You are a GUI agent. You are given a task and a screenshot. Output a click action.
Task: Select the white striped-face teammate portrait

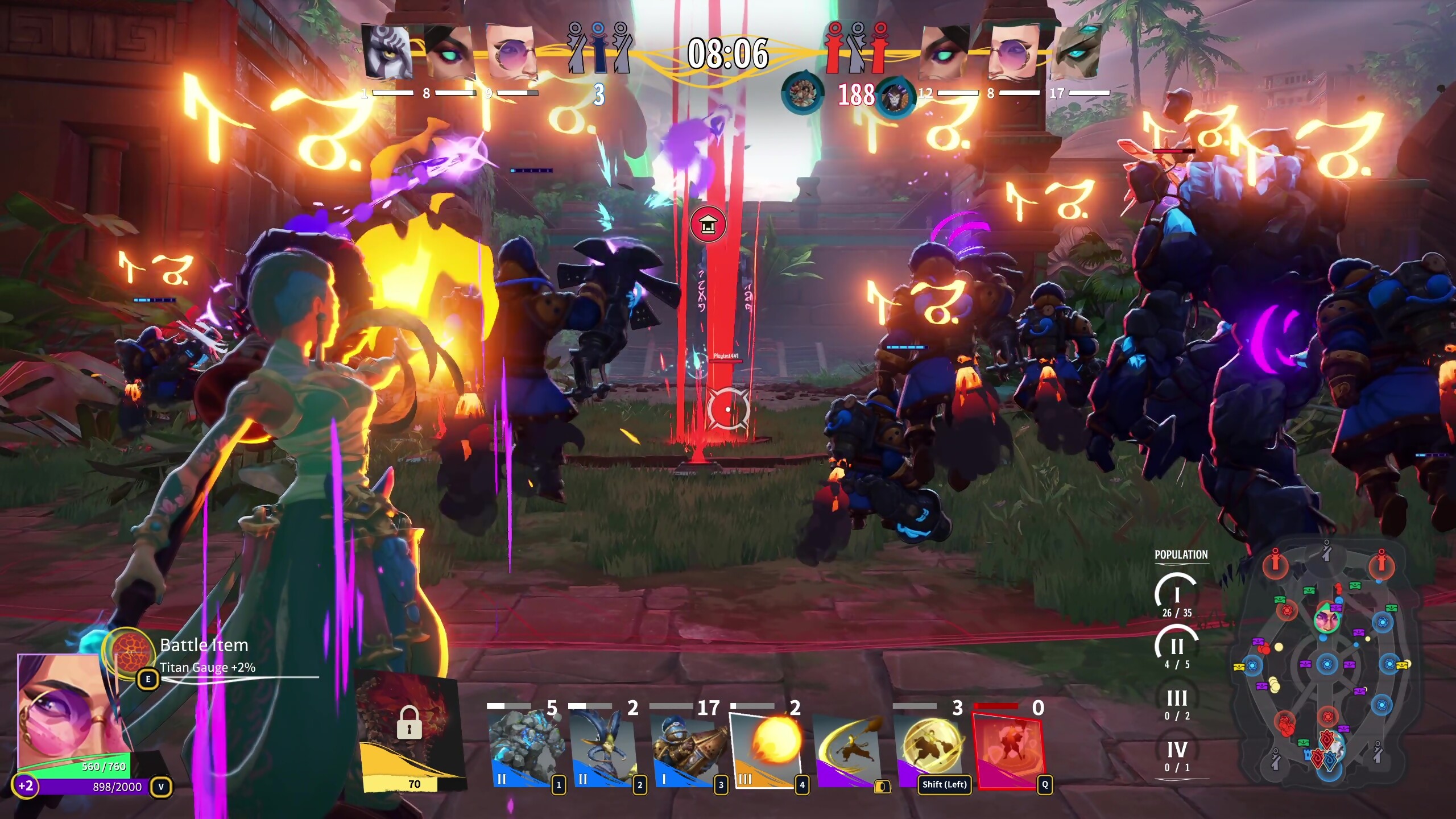[x=387, y=52]
